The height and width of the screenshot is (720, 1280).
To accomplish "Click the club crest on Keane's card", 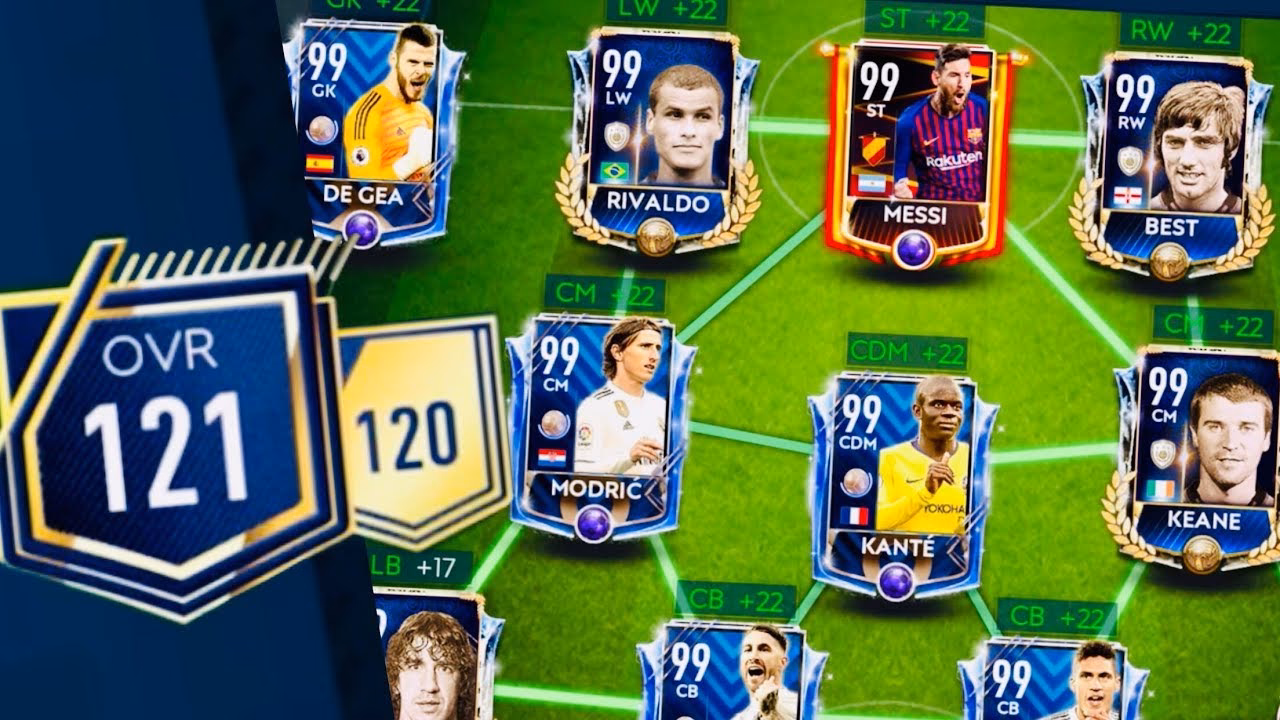I will click(1163, 454).
